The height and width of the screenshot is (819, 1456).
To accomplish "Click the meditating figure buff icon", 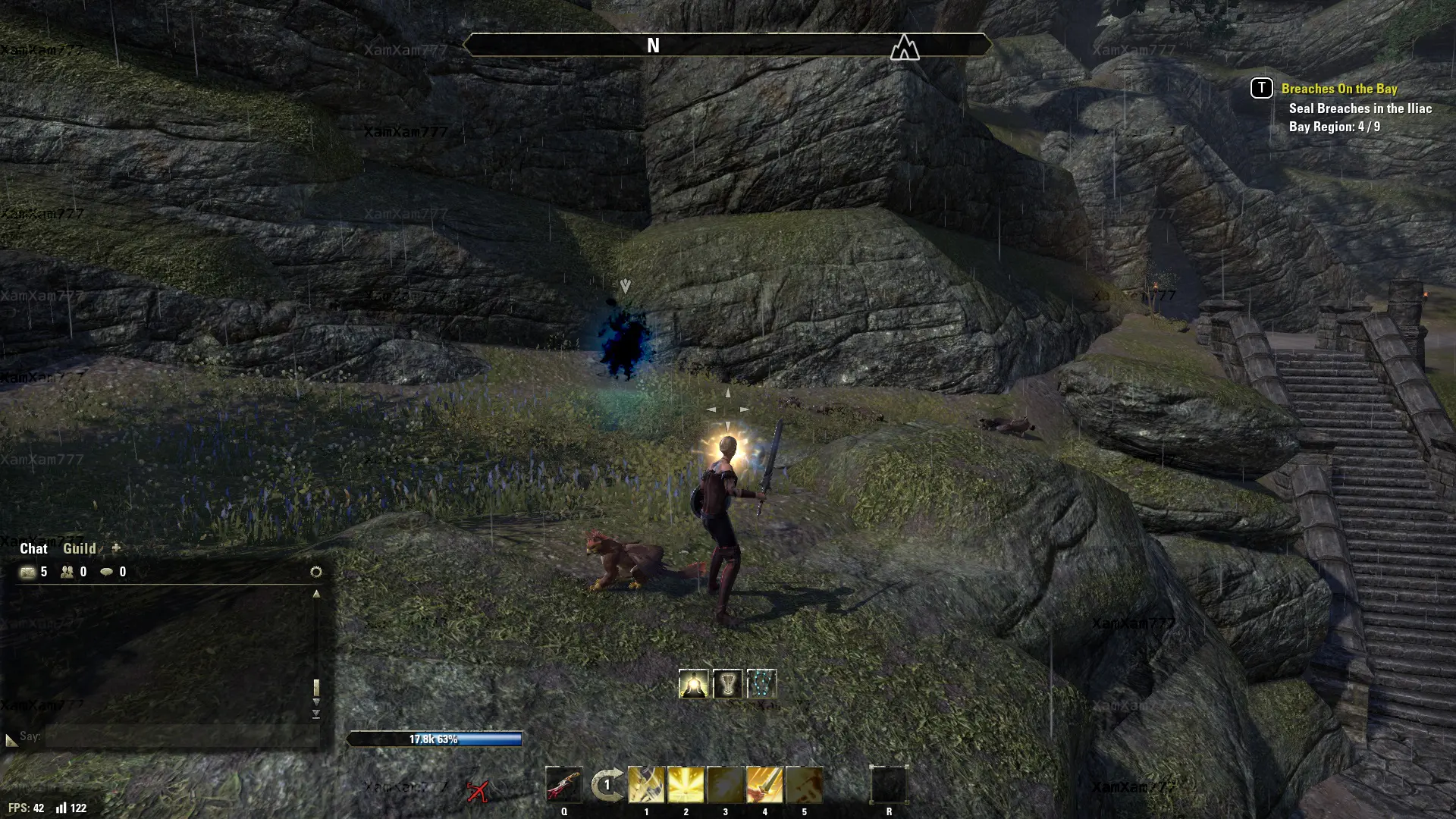I will (x=693, y=684).
